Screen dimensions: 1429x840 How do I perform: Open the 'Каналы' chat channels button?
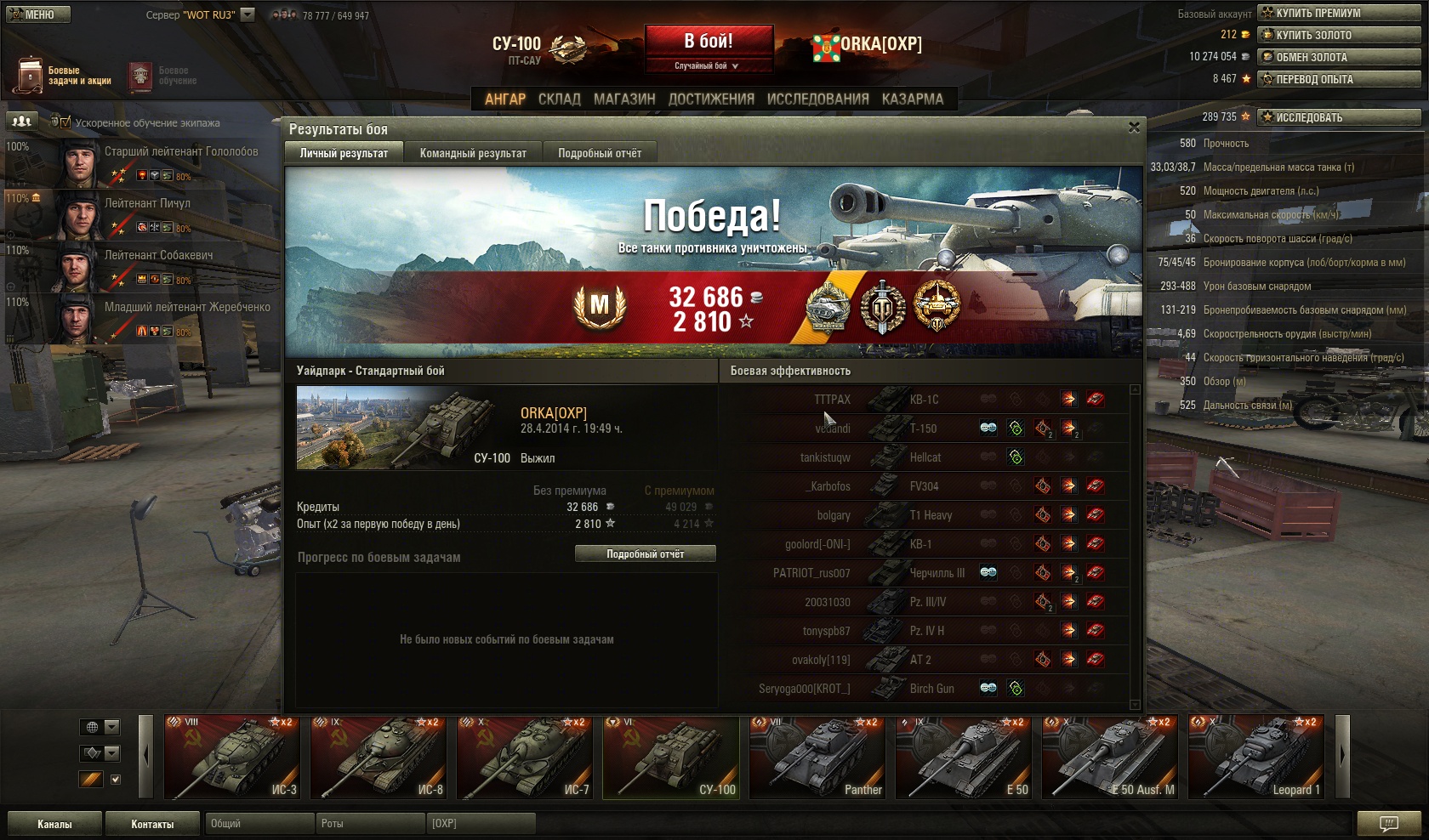(x=54, y=824)
